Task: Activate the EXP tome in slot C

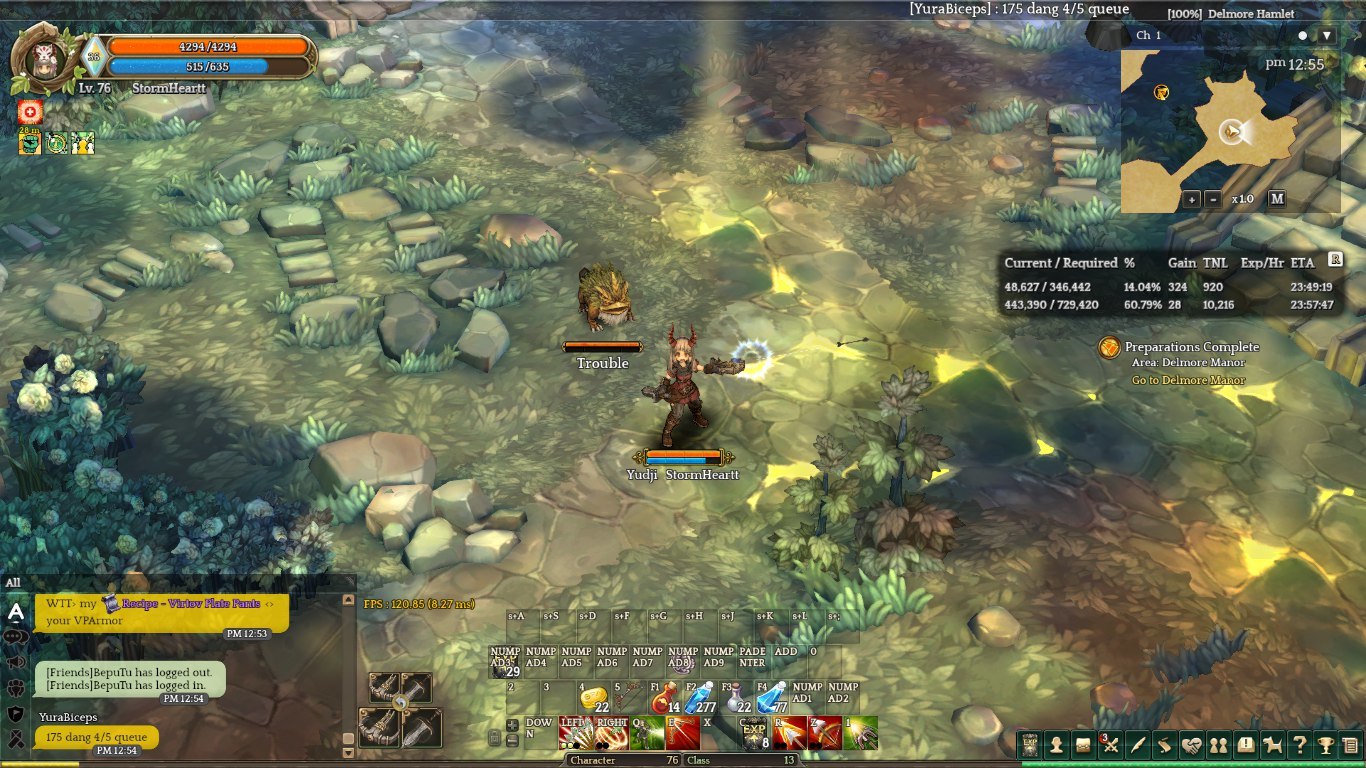Action: pyautogui.click(x=755, y=733)
